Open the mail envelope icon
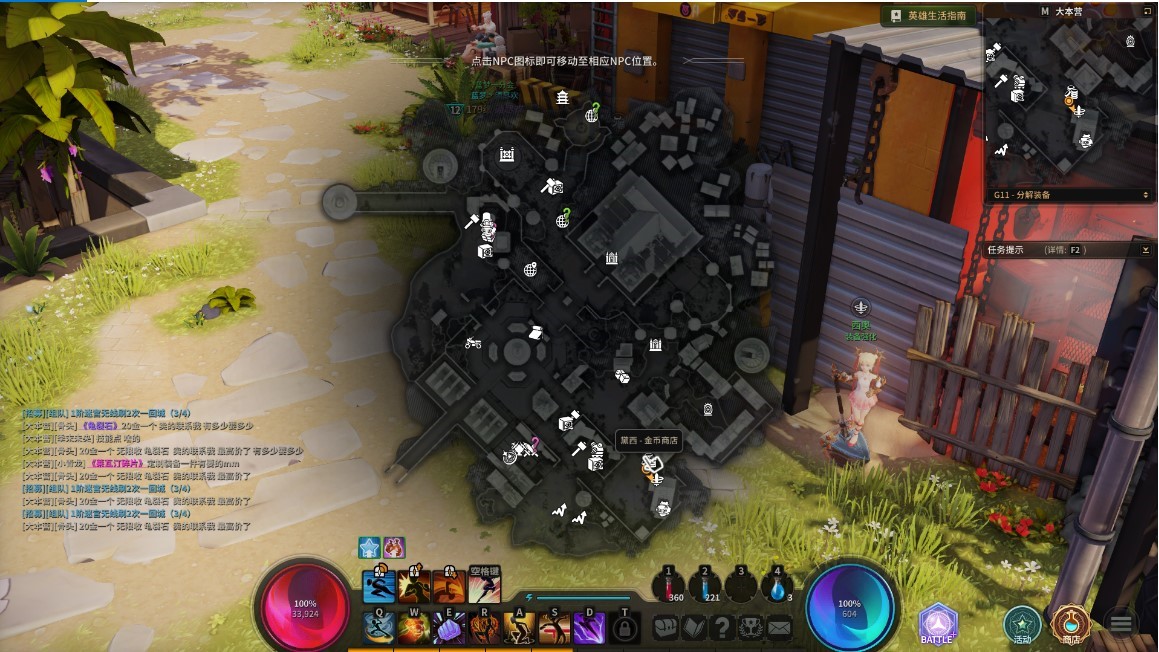The width and height of the screenshot is (1159, 652). point(779,628)
